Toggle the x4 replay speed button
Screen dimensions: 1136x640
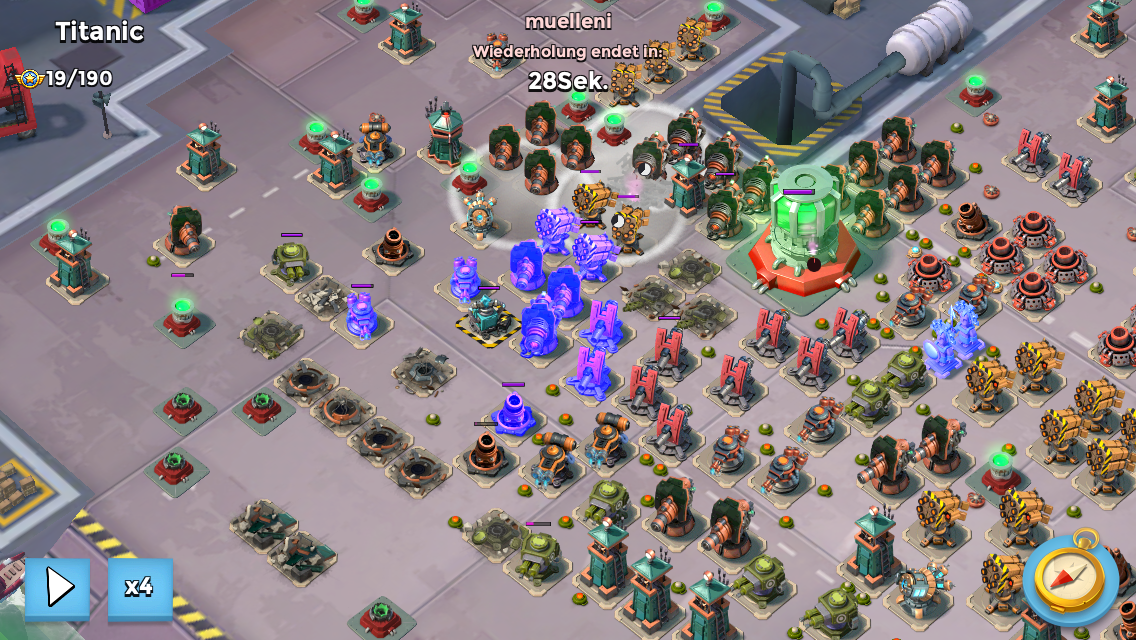click(x=140, y=587)
